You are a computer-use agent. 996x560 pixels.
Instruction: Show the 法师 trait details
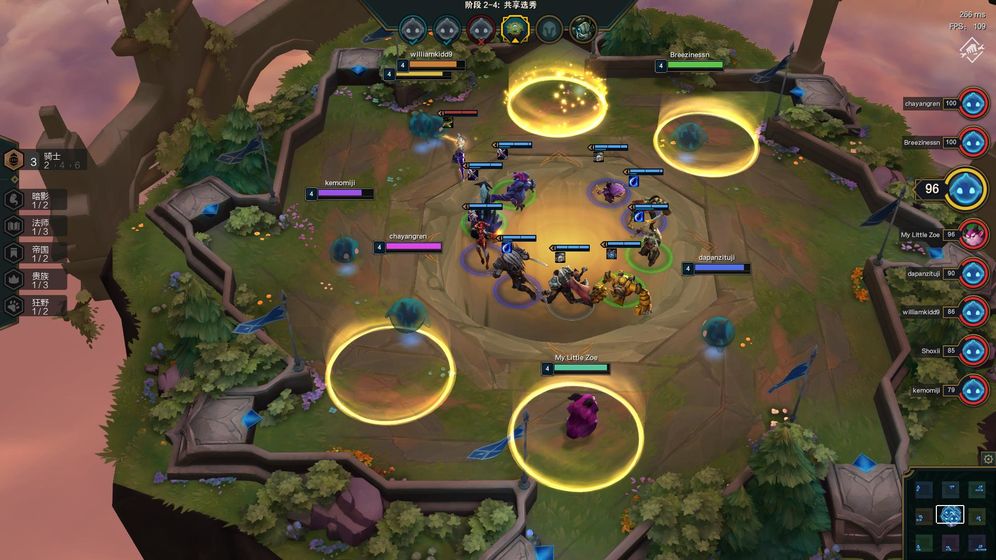point(15,226)
